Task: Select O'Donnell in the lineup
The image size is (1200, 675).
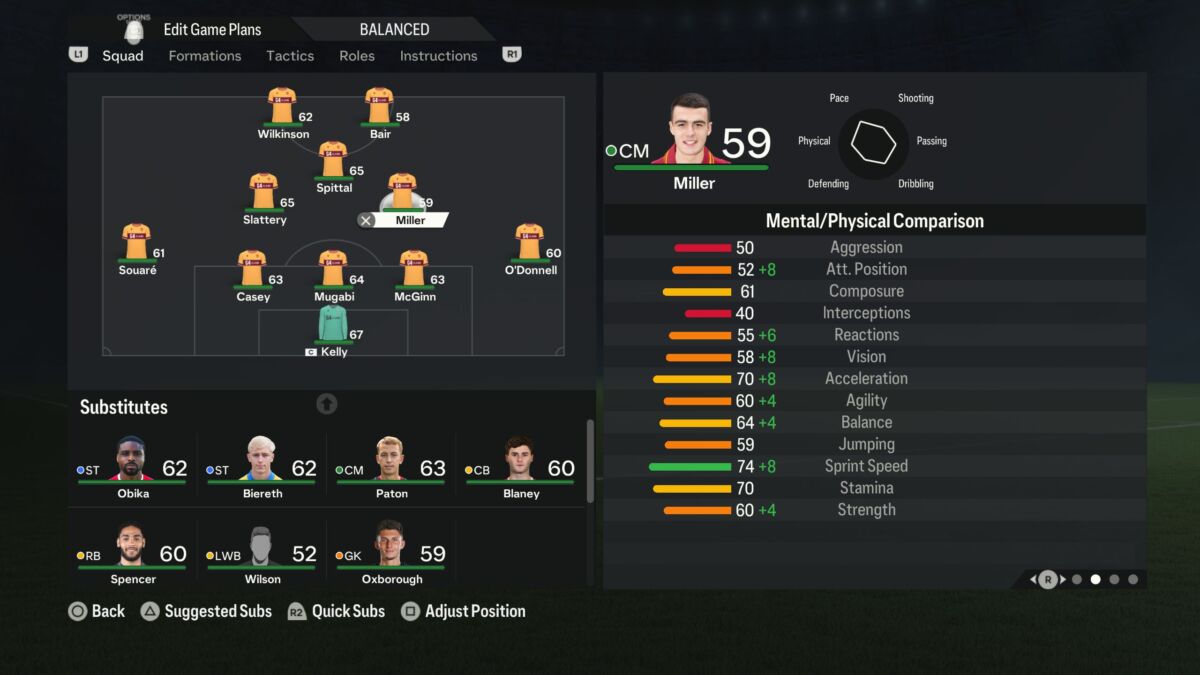Action: [529, 243]
